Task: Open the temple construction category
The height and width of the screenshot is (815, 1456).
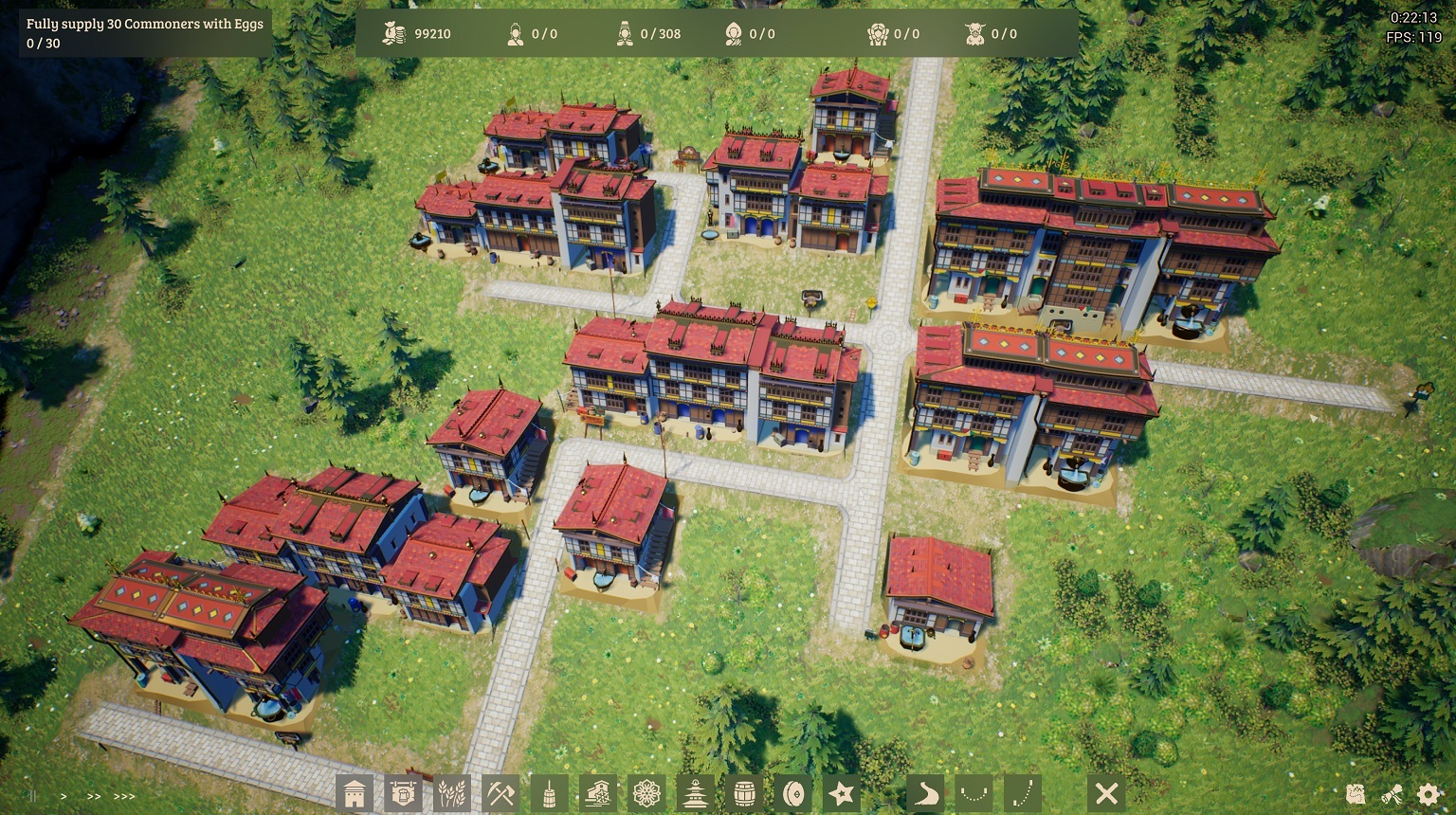Action: coord(696,794)
